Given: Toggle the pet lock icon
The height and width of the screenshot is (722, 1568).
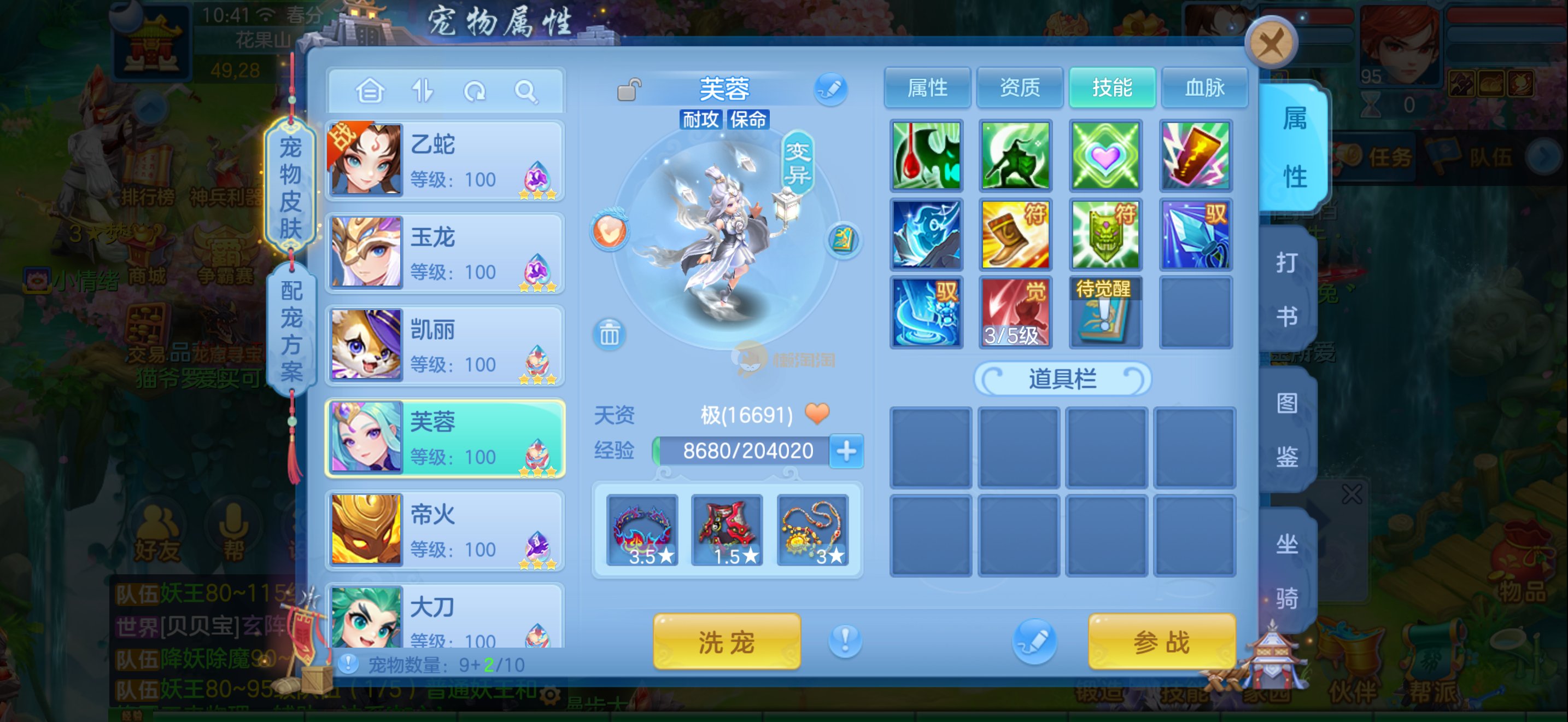Looking at the screenshot, I should point(629,90).
